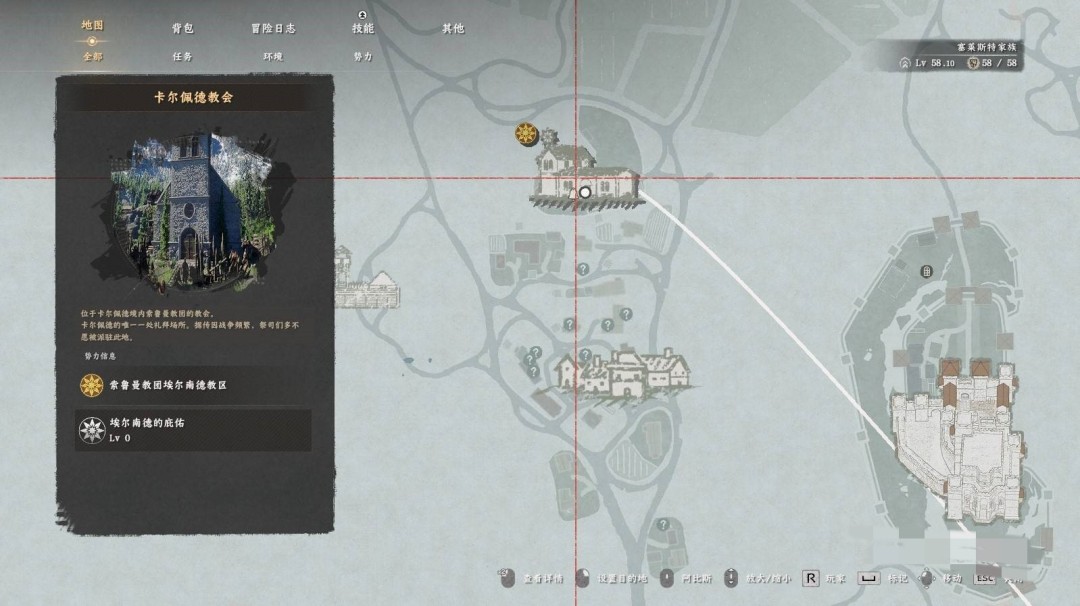Open the 埃尔南德的庇佑 Lv 0 row
This screenshot has height=606, width=1080.
pyautogui.click(x=193, y=430)
